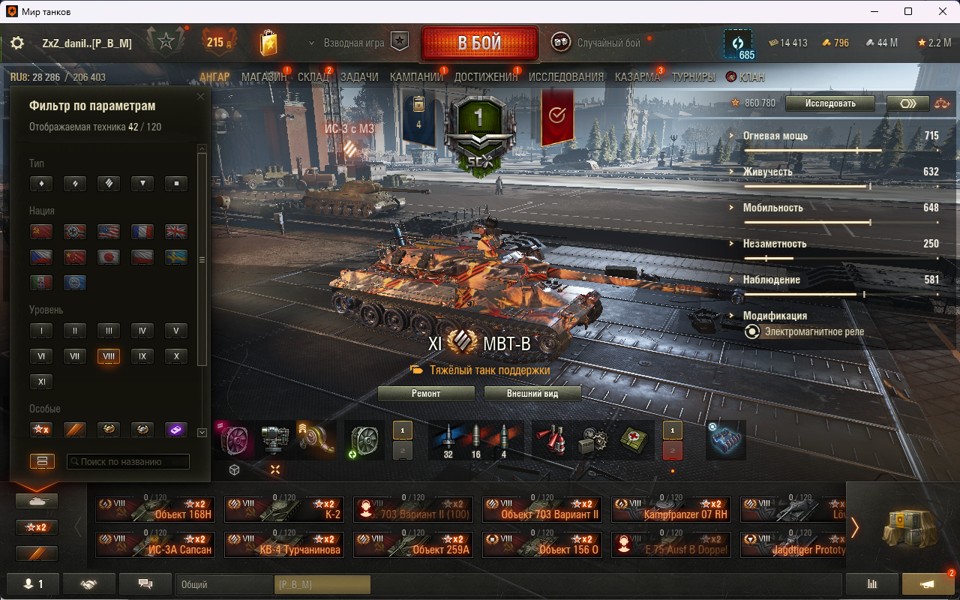
Task: Open the settings gear menu
Action: pyautogui.click(x=17, y=43)
